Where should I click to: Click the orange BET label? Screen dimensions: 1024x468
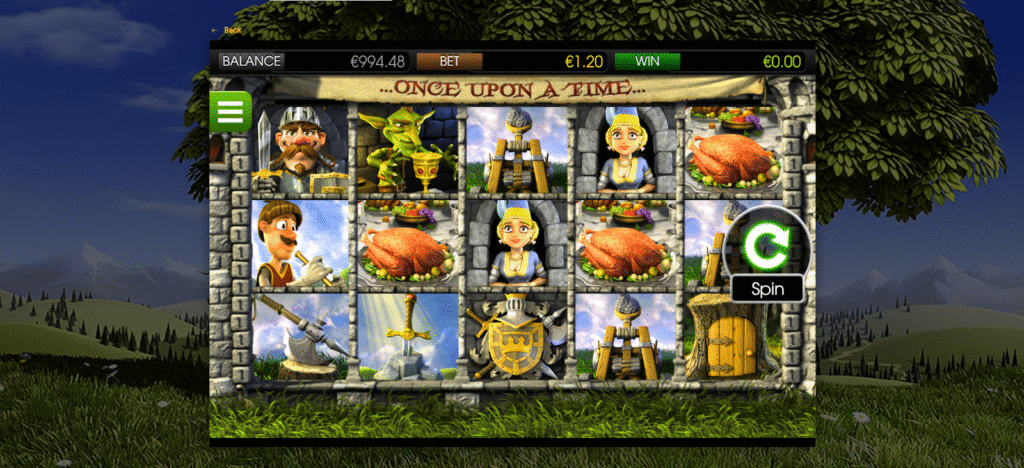click(x=449, y=61)
